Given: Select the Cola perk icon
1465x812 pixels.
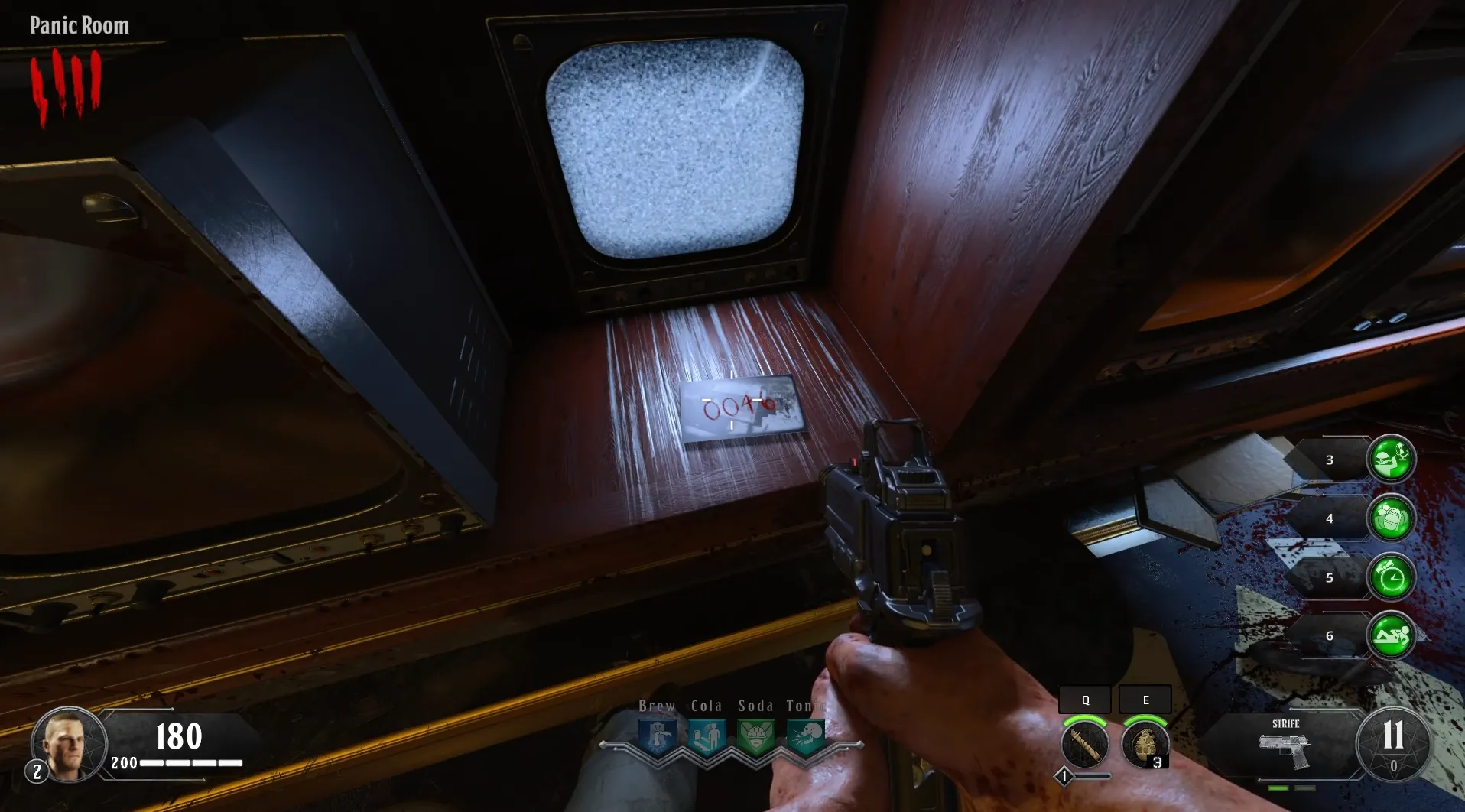Looking at the screenshot, I should pyautogui.click(x=707, y=738).
